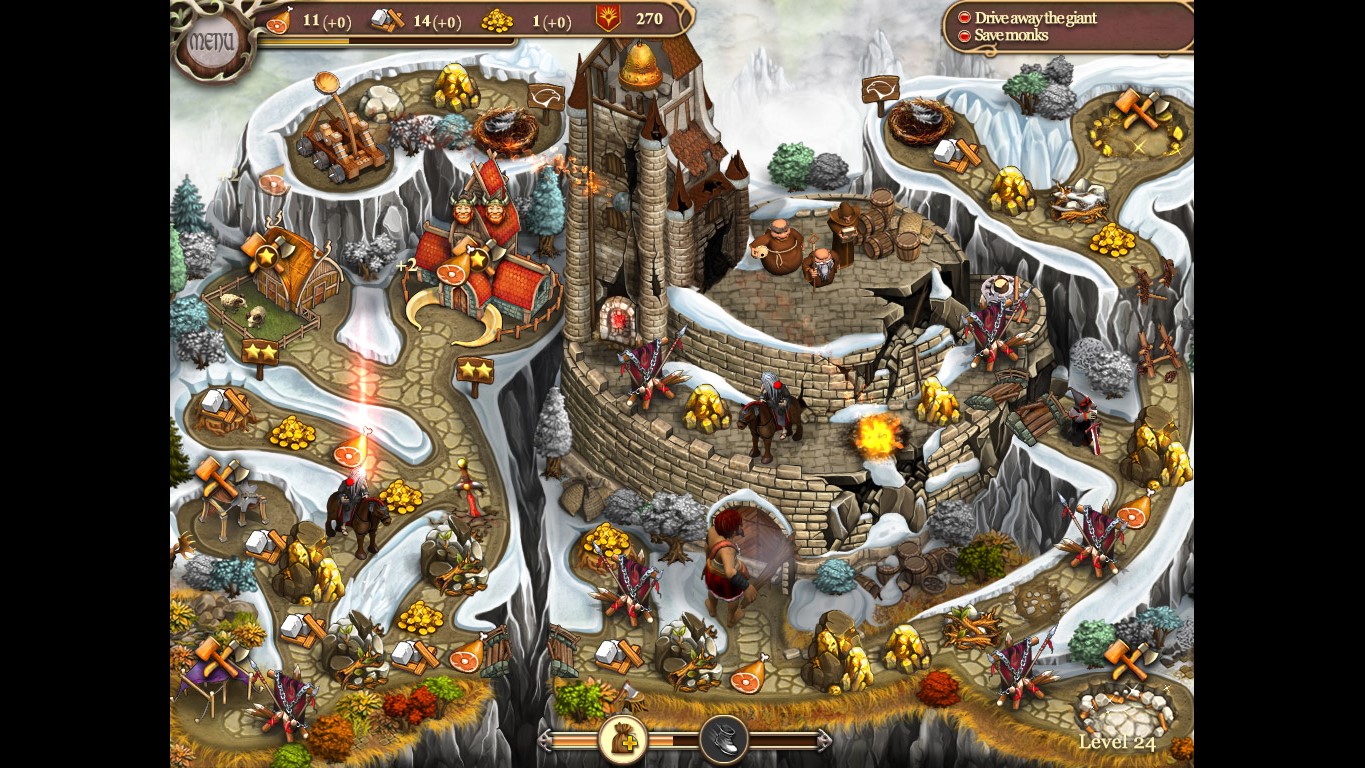The height and width of the screenshot is (768, 1365).
Task: Toggle the red orb beside 'Save monks'
Action: 963,34
